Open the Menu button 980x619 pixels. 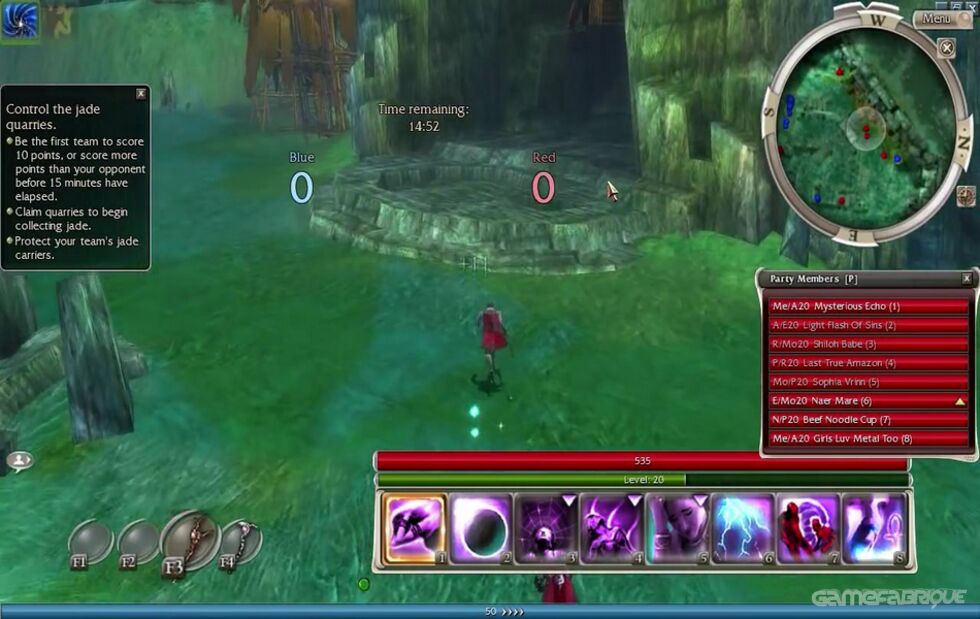coord(938,18)
